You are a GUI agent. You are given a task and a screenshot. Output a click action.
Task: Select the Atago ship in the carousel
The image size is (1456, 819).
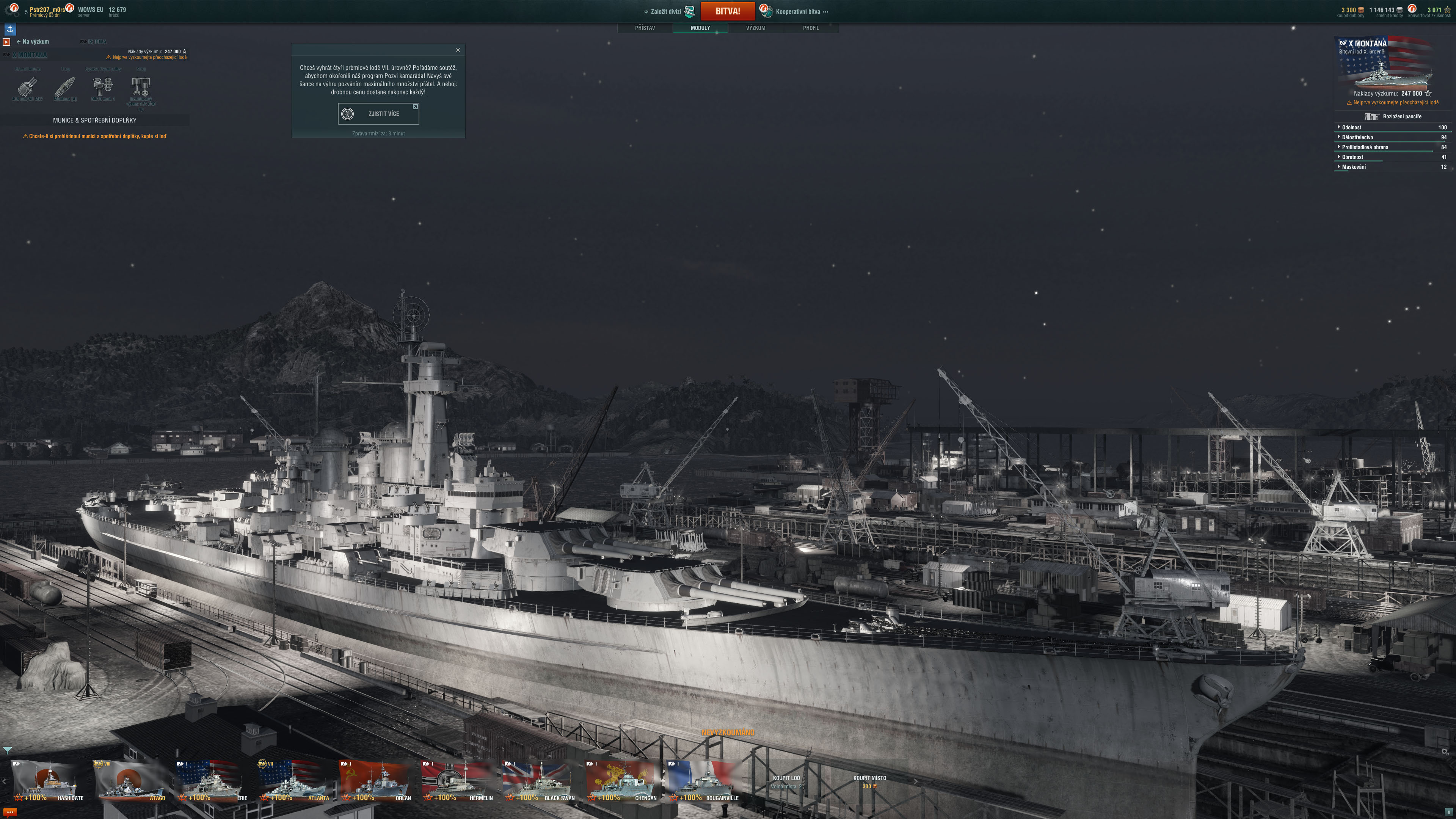(131, 781)
